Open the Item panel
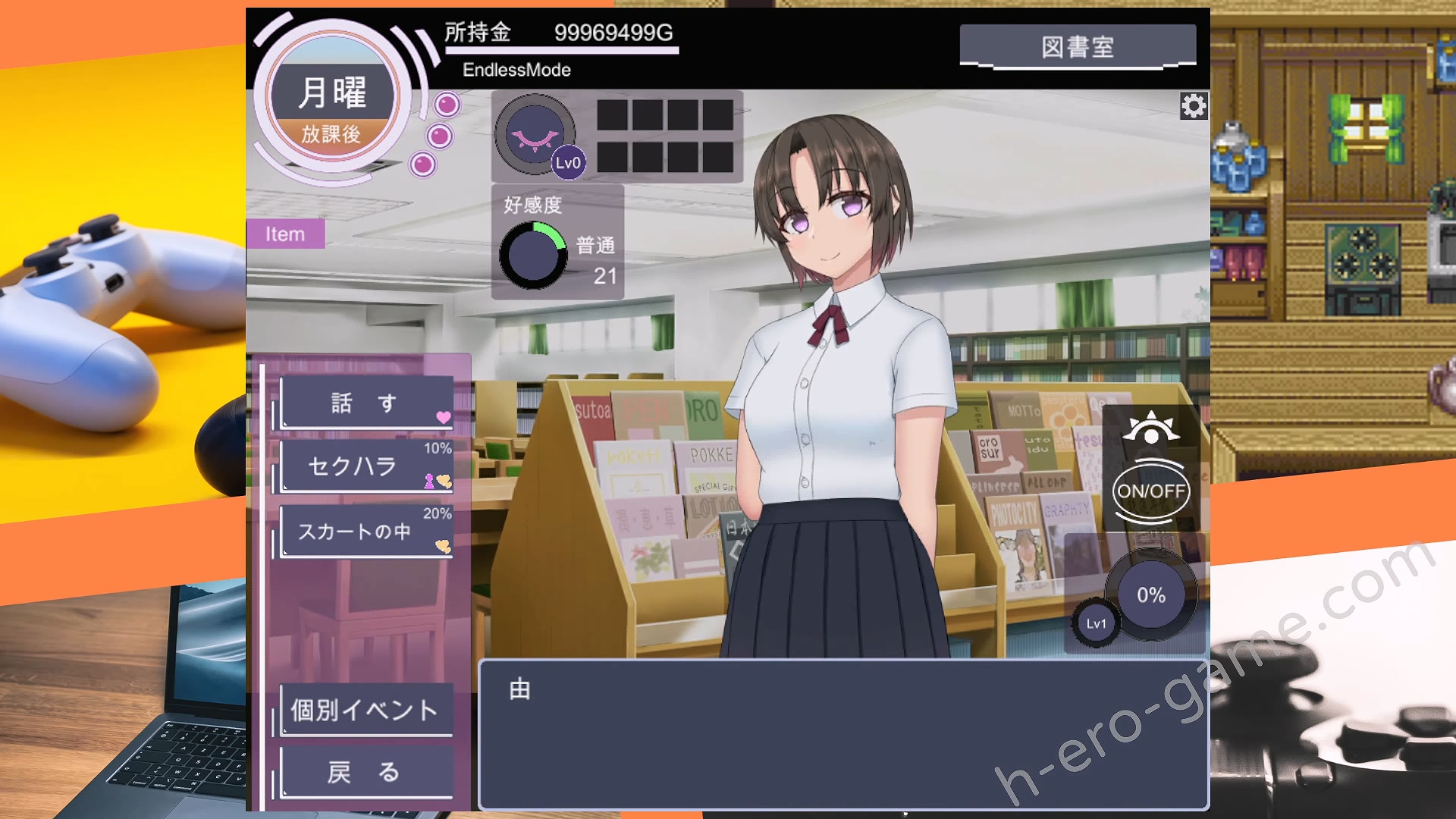 285,234
